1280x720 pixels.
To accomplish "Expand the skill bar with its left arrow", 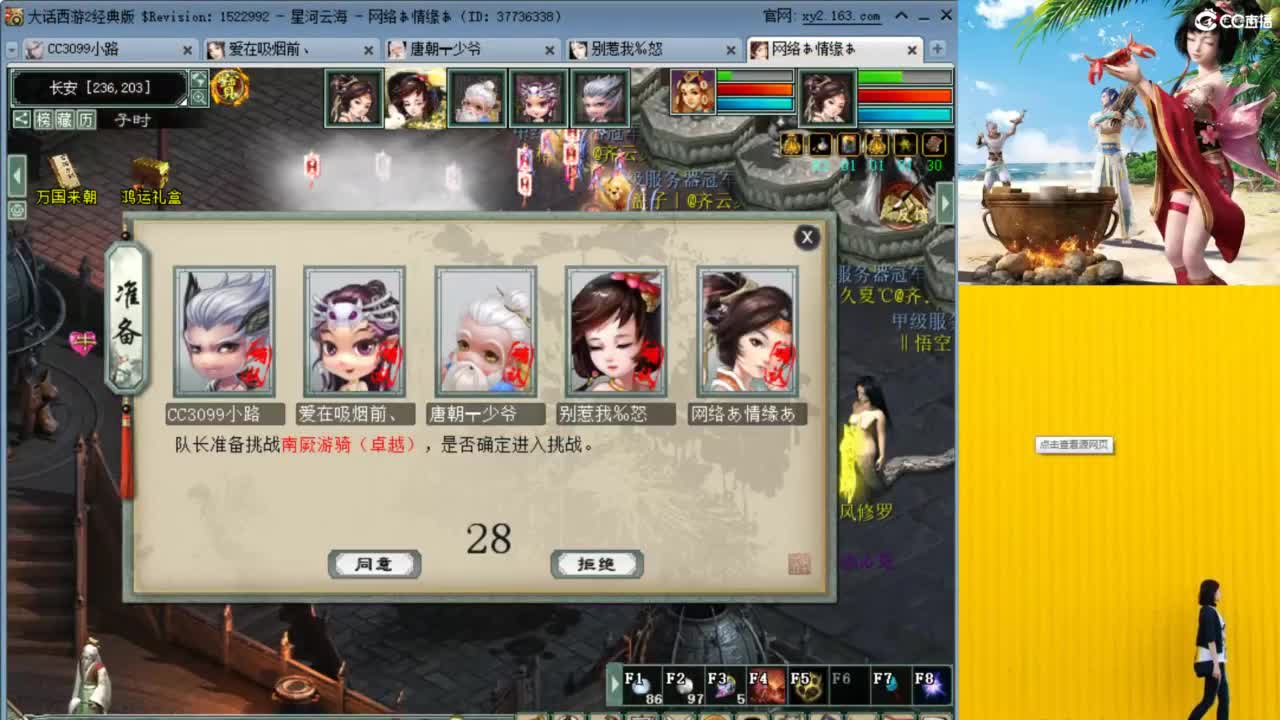I will point(613,683).
